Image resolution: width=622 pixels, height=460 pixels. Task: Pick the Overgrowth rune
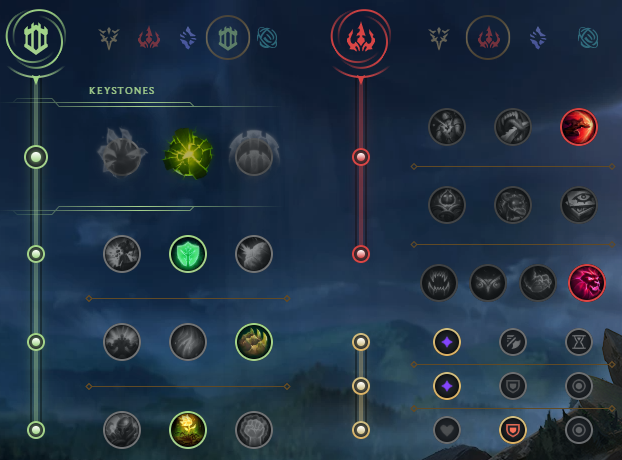click(x=122, y=430)
